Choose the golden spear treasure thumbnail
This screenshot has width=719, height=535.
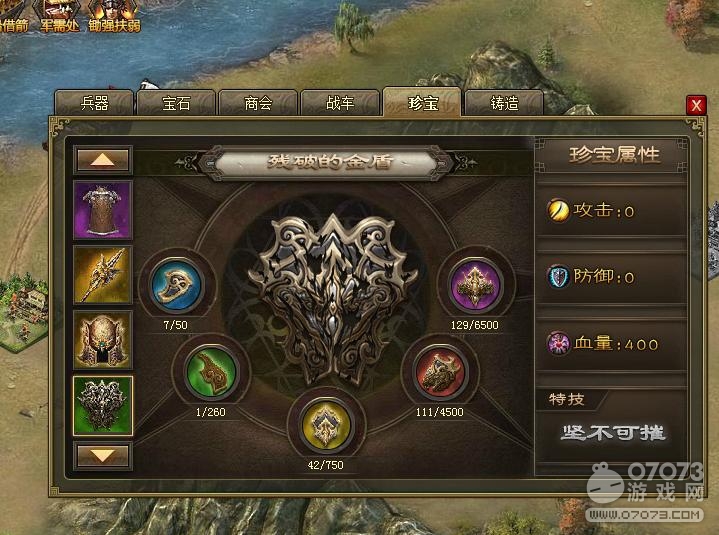(103, 275)
